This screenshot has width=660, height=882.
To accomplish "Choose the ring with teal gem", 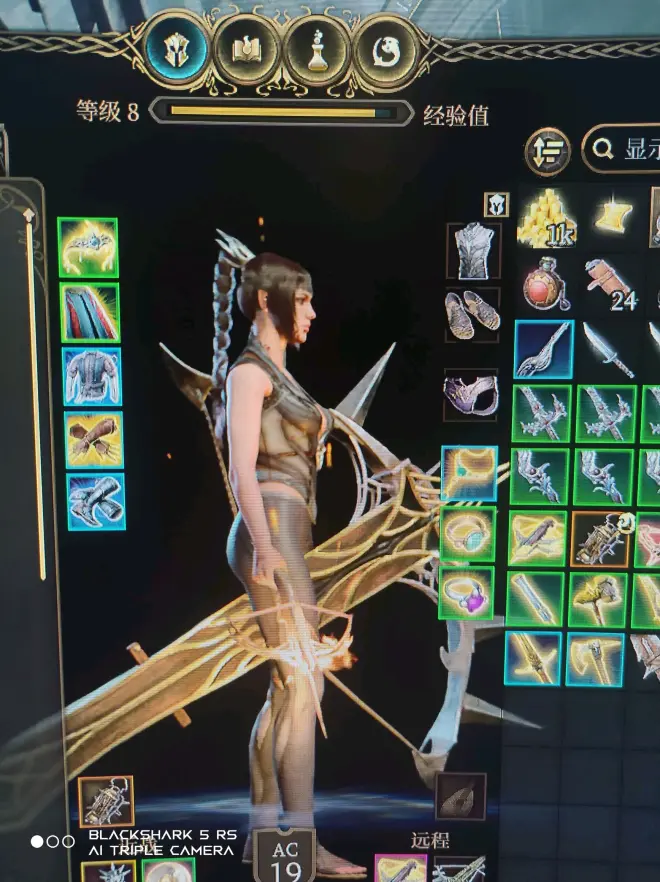I will (x=467, y=534).
